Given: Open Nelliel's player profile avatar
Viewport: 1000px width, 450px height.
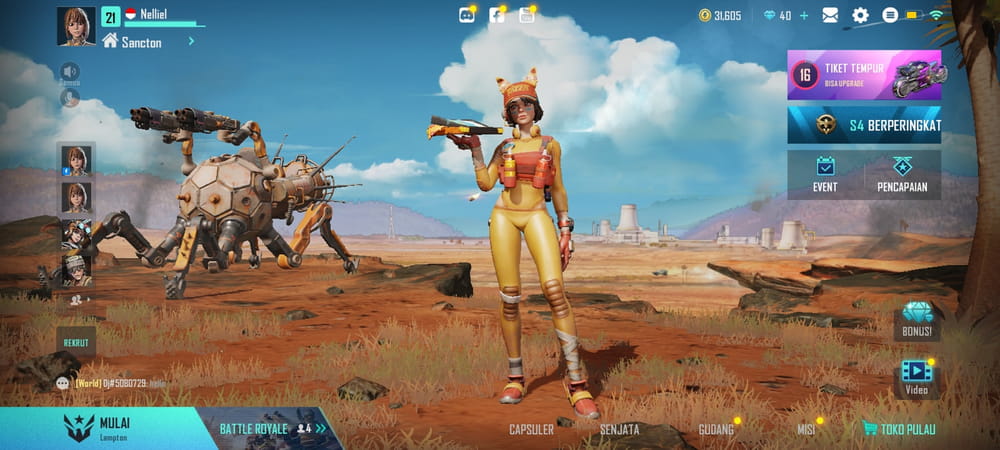Looking at the screenshot, I should click(76, 26).
